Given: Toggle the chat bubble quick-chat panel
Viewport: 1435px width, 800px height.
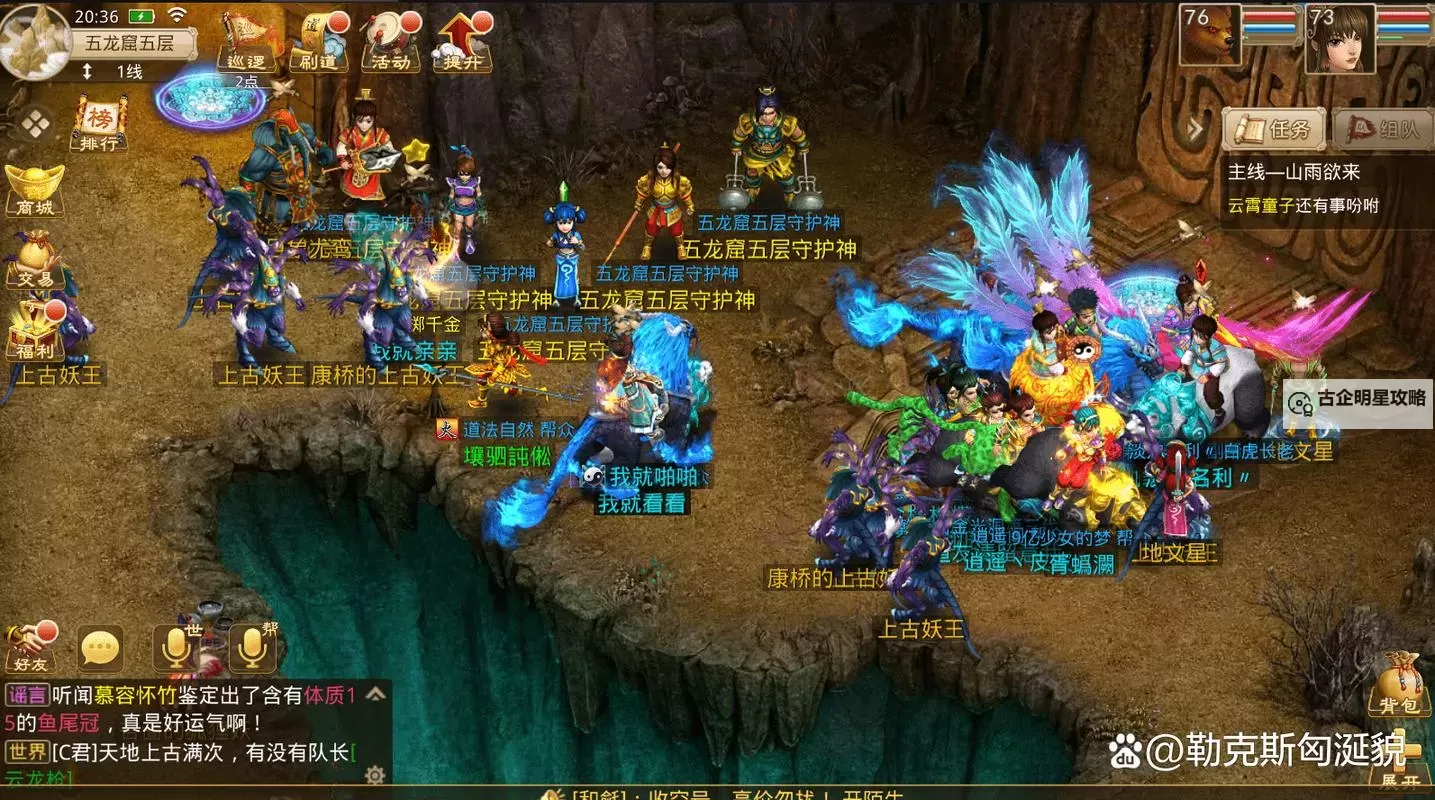Looking at the screenshot, I should point(103,647).
